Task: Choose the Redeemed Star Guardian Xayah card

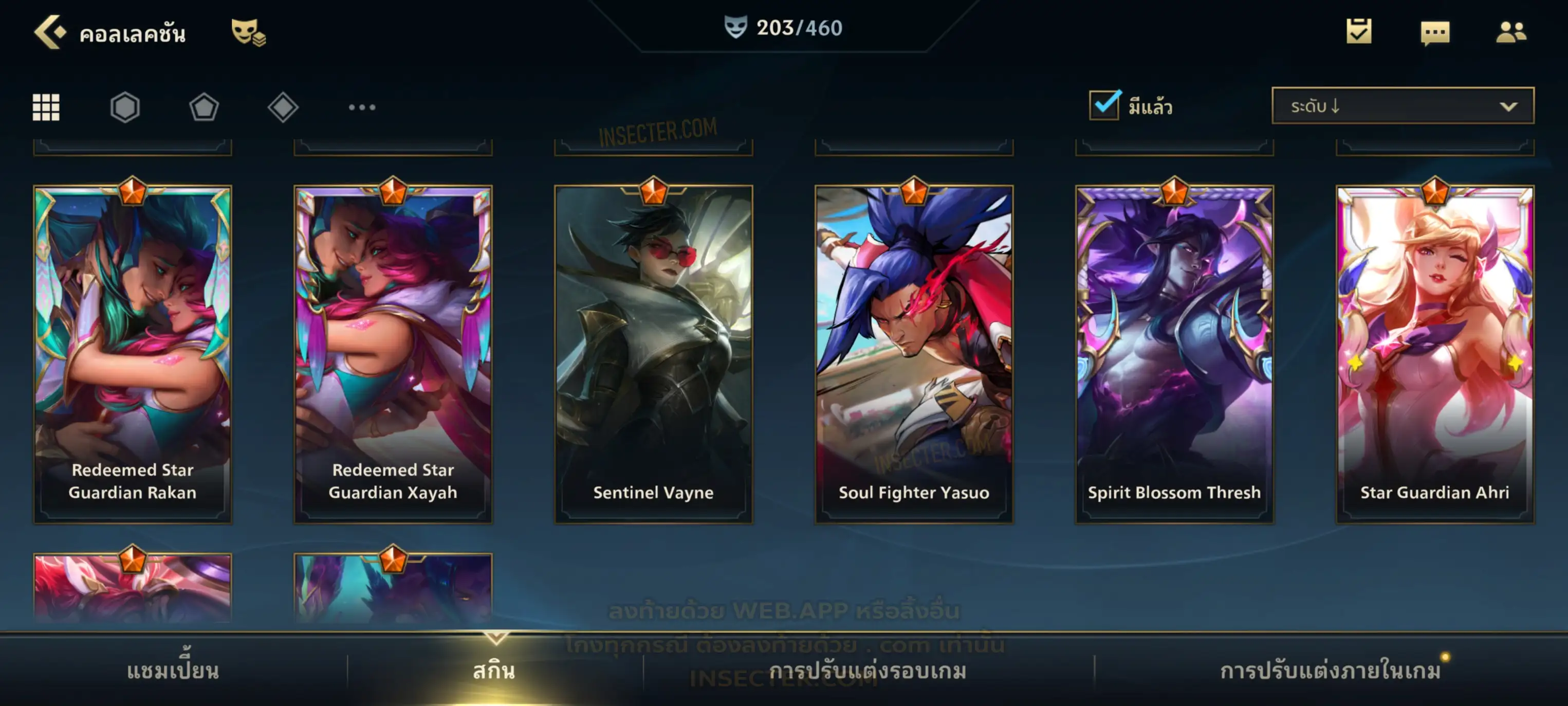Action: click(x=393, y=353)
